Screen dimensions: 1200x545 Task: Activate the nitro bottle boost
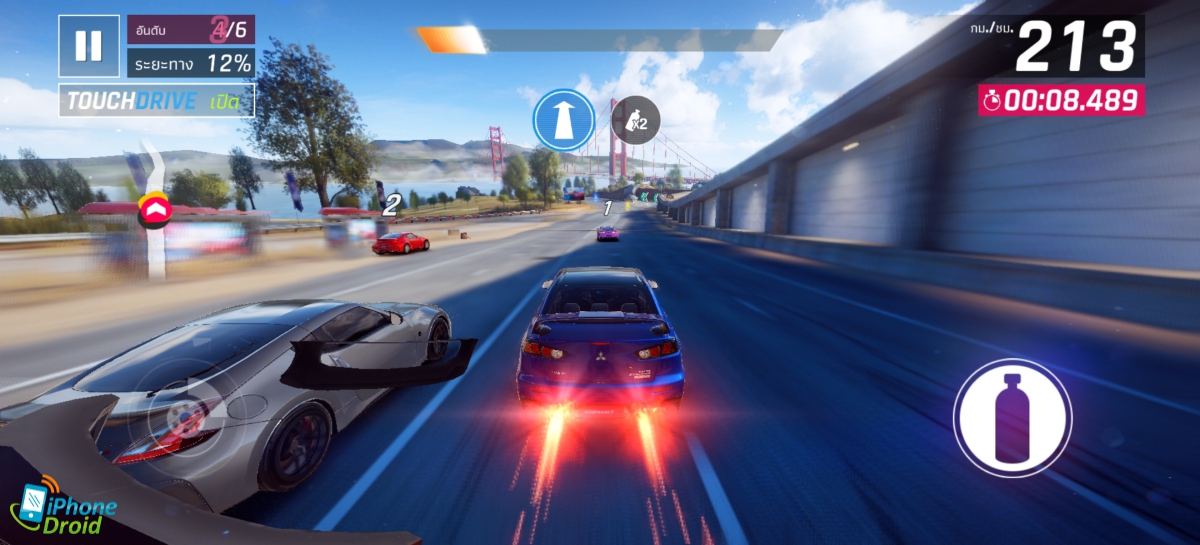click(1012, 418)
